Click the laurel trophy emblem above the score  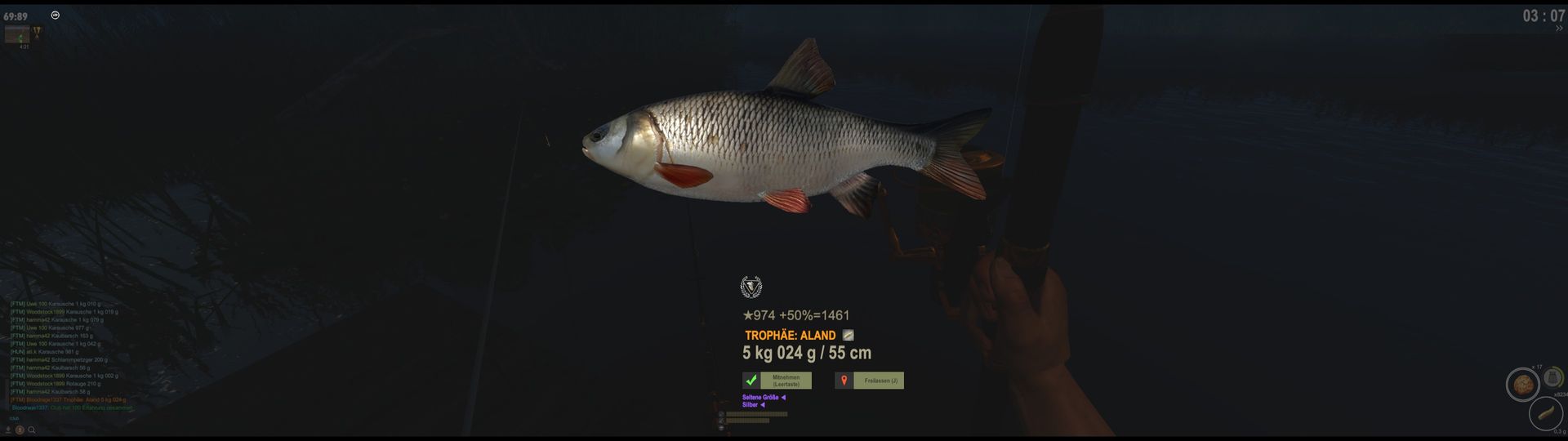(x=751, y=287)
